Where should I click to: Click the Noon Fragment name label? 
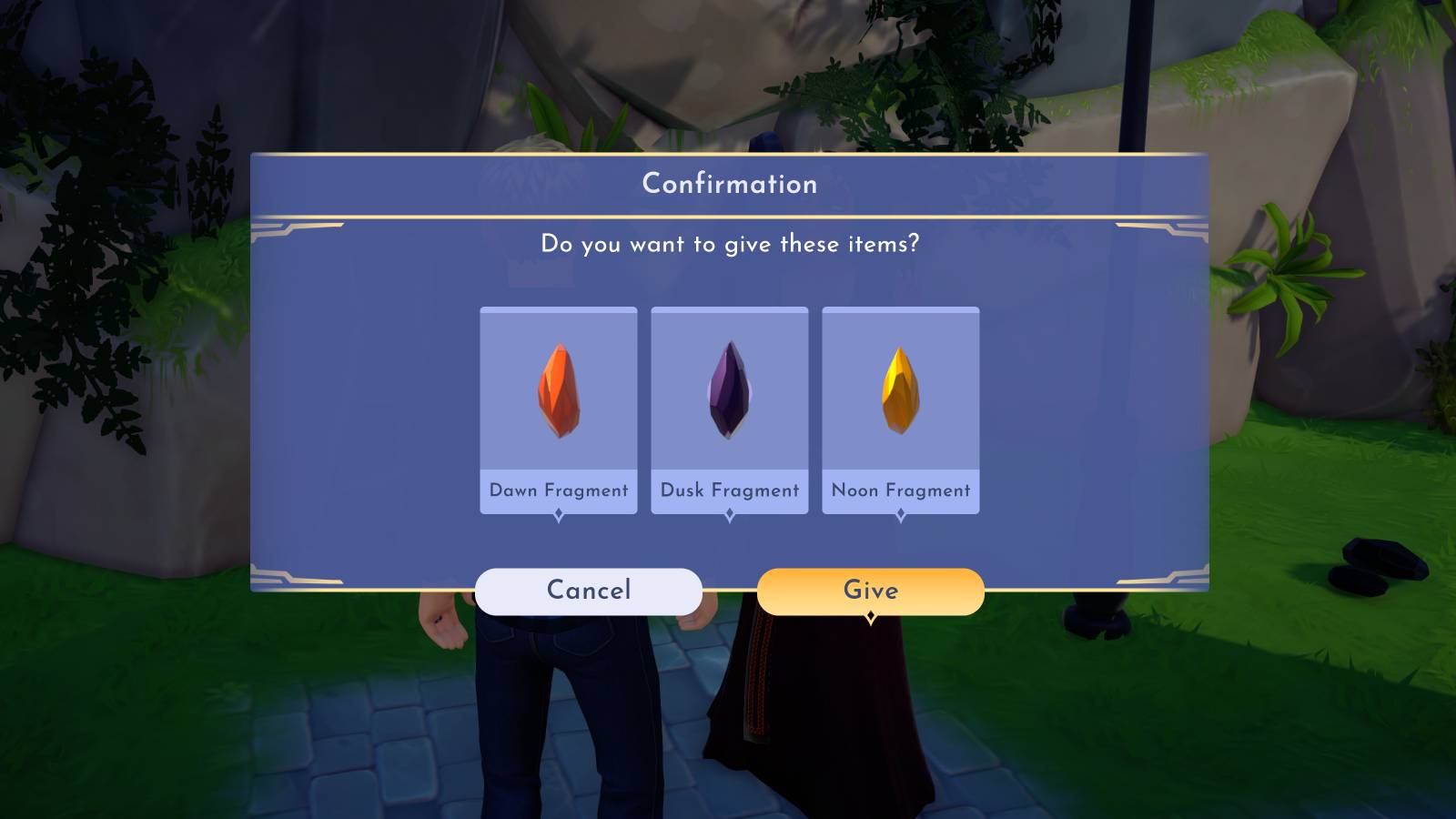(x=900, y=490)
